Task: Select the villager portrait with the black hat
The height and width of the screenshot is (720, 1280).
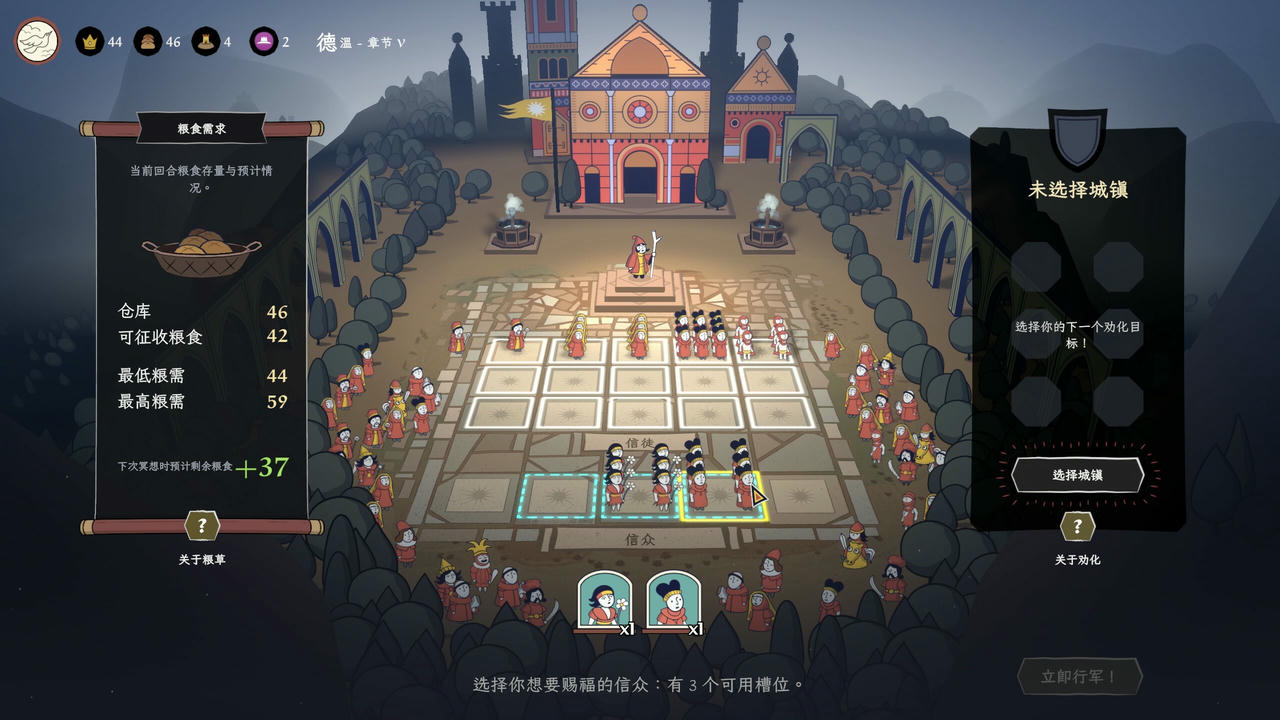Action: (672, 600)
